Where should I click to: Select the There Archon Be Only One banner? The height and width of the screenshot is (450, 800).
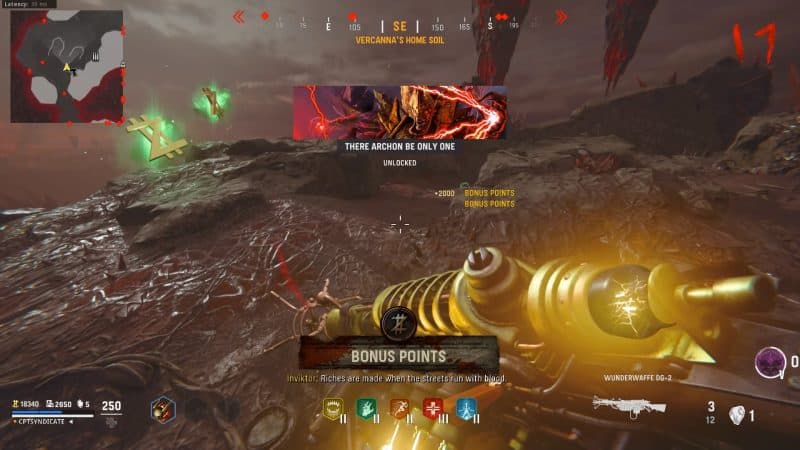399,112
